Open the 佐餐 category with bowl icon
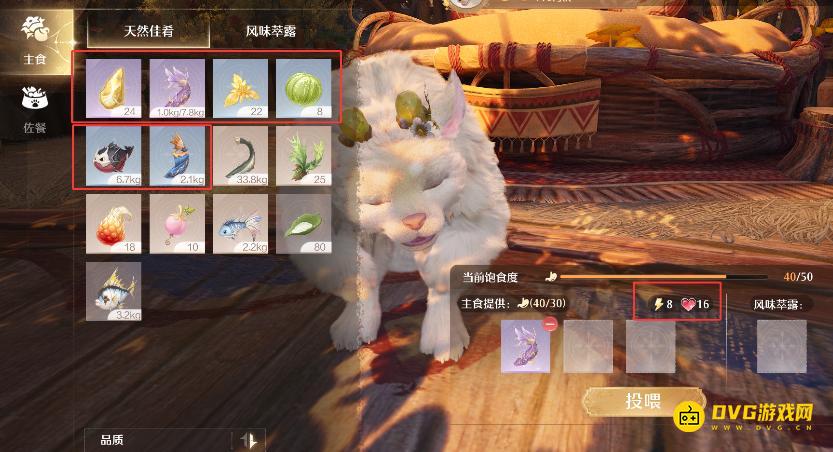 (x=35, y=108)
